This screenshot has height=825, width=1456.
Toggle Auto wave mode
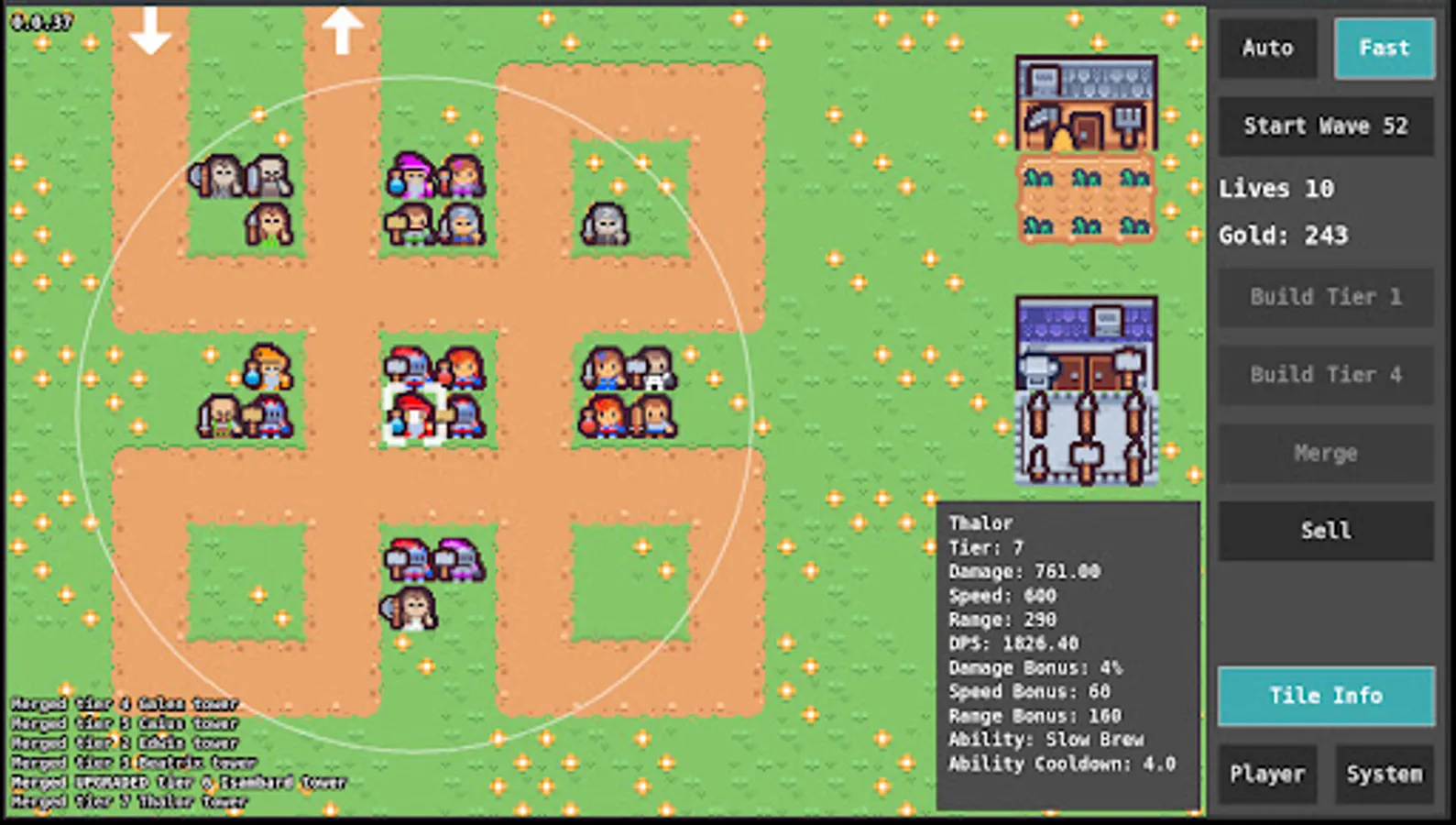(1268, 49)
